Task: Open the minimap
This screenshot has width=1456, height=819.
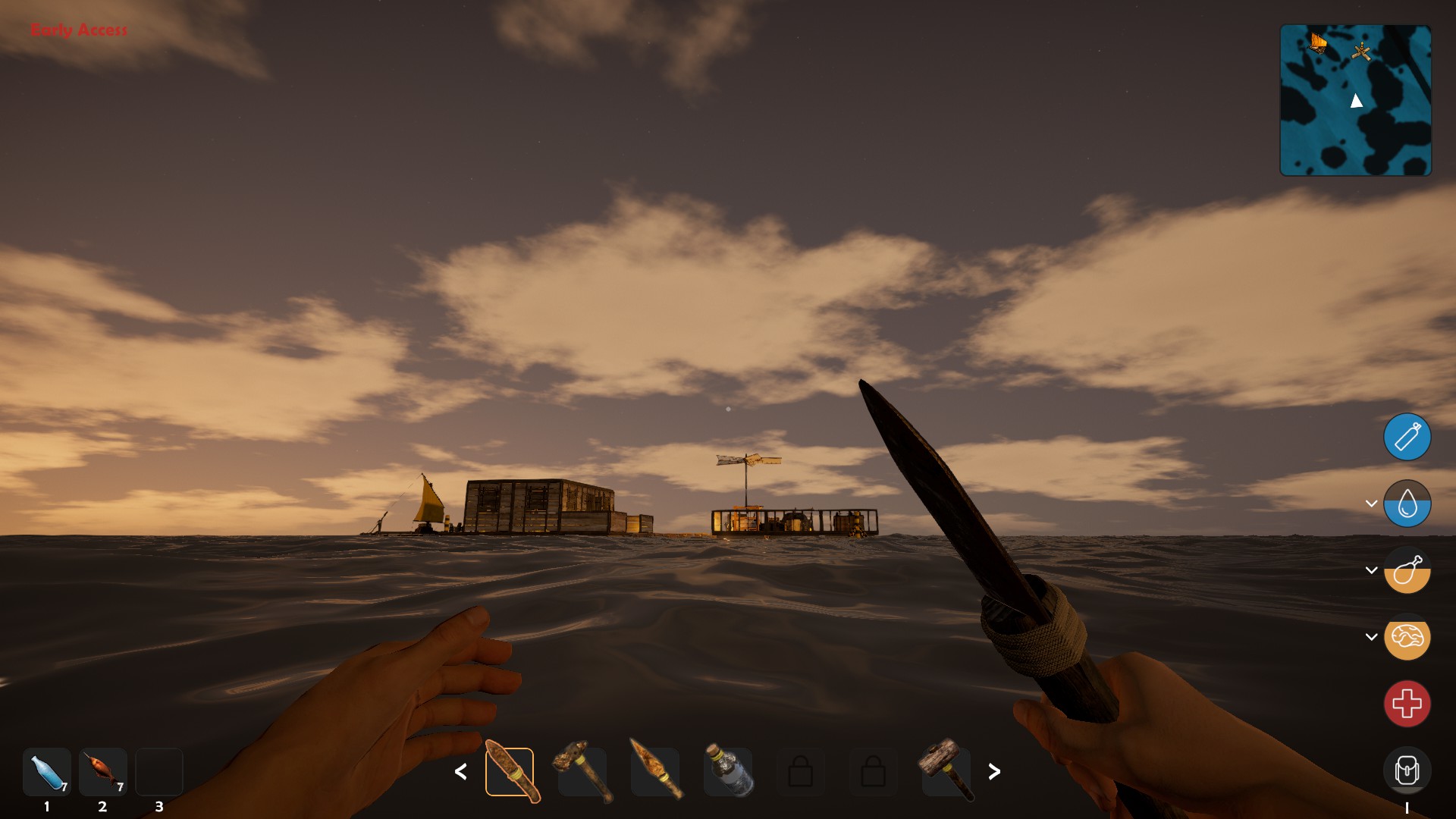Action: (1355, 100)
